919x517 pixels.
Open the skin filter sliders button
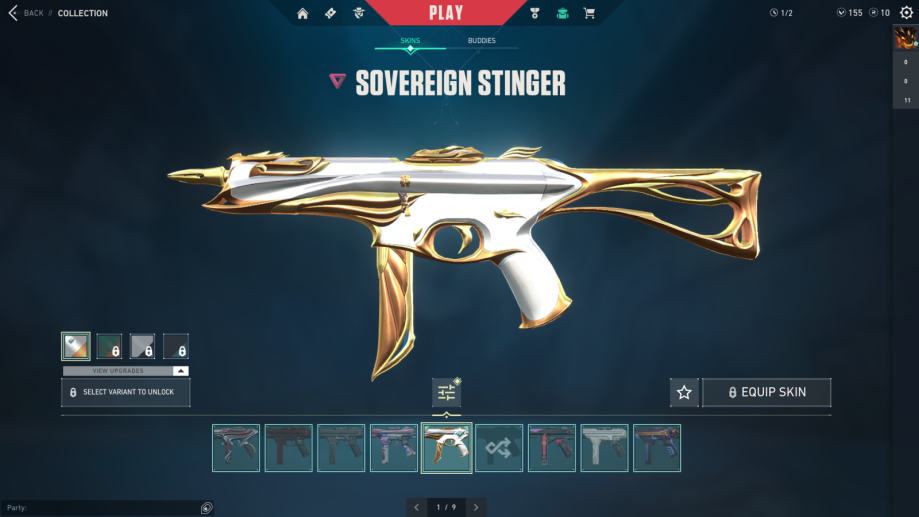pos(446,393)
